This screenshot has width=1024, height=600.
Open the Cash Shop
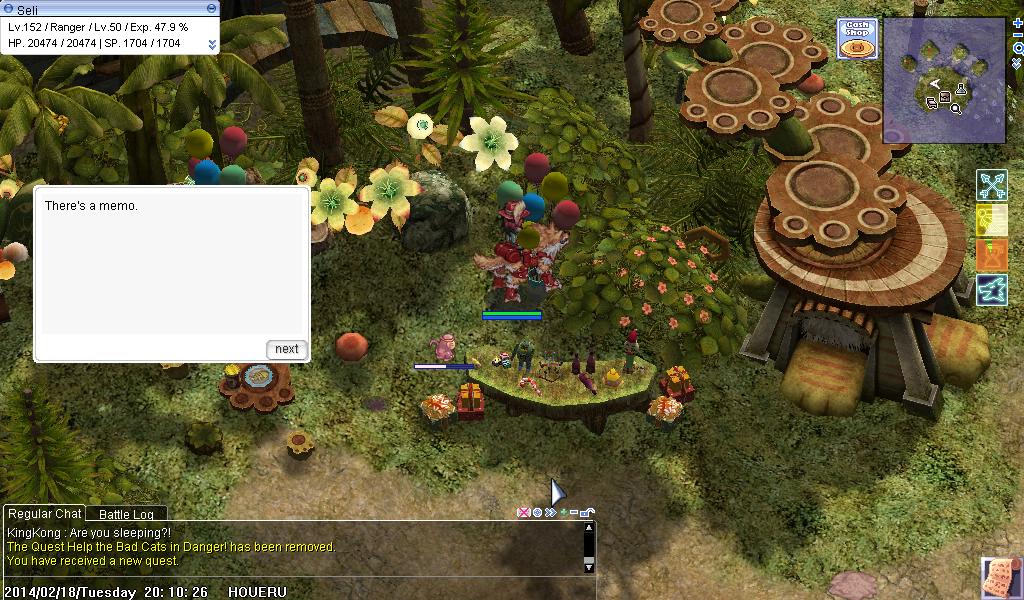(857, 39)
